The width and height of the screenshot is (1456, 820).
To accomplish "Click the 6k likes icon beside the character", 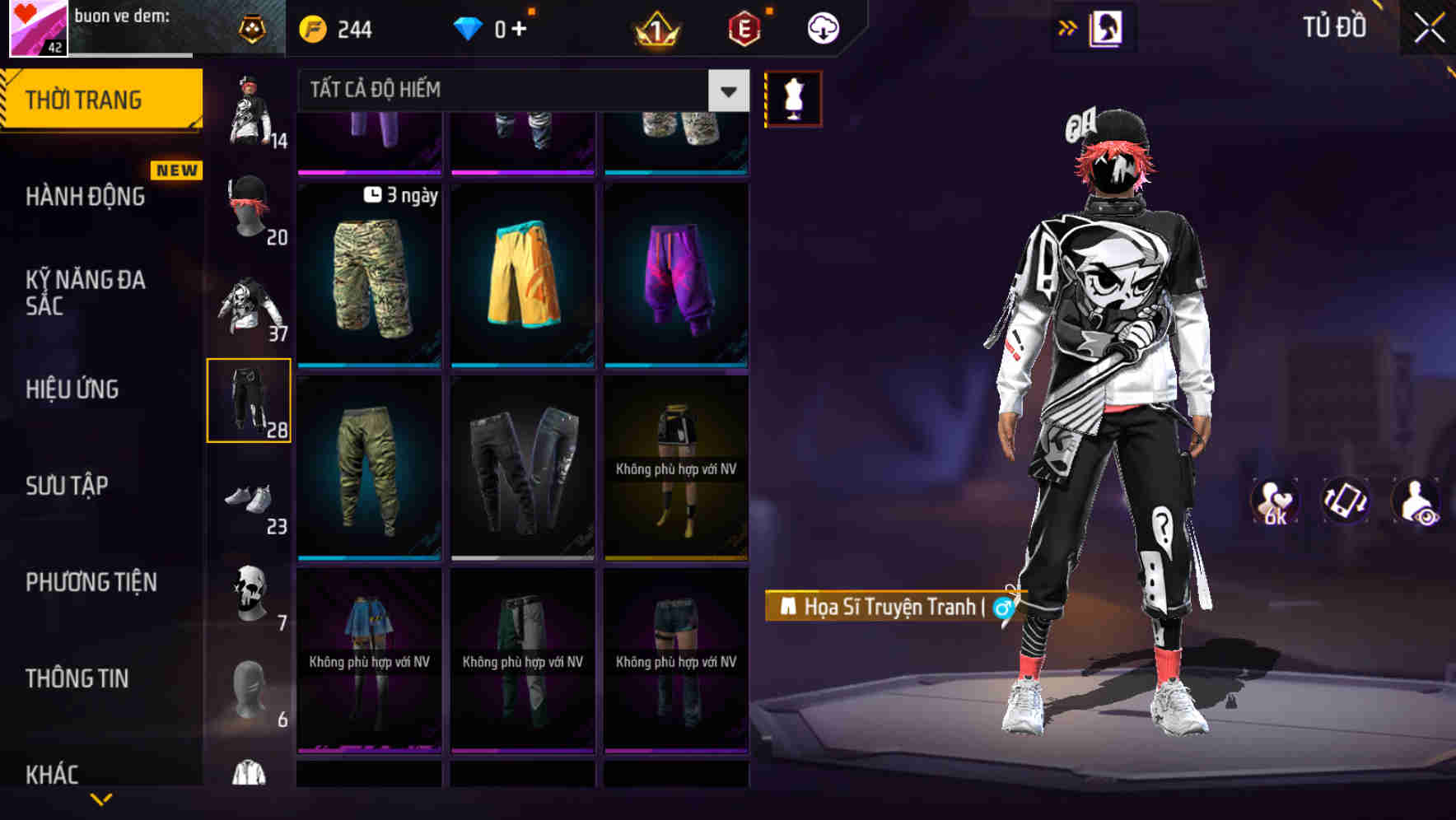I will (1275, 502).
